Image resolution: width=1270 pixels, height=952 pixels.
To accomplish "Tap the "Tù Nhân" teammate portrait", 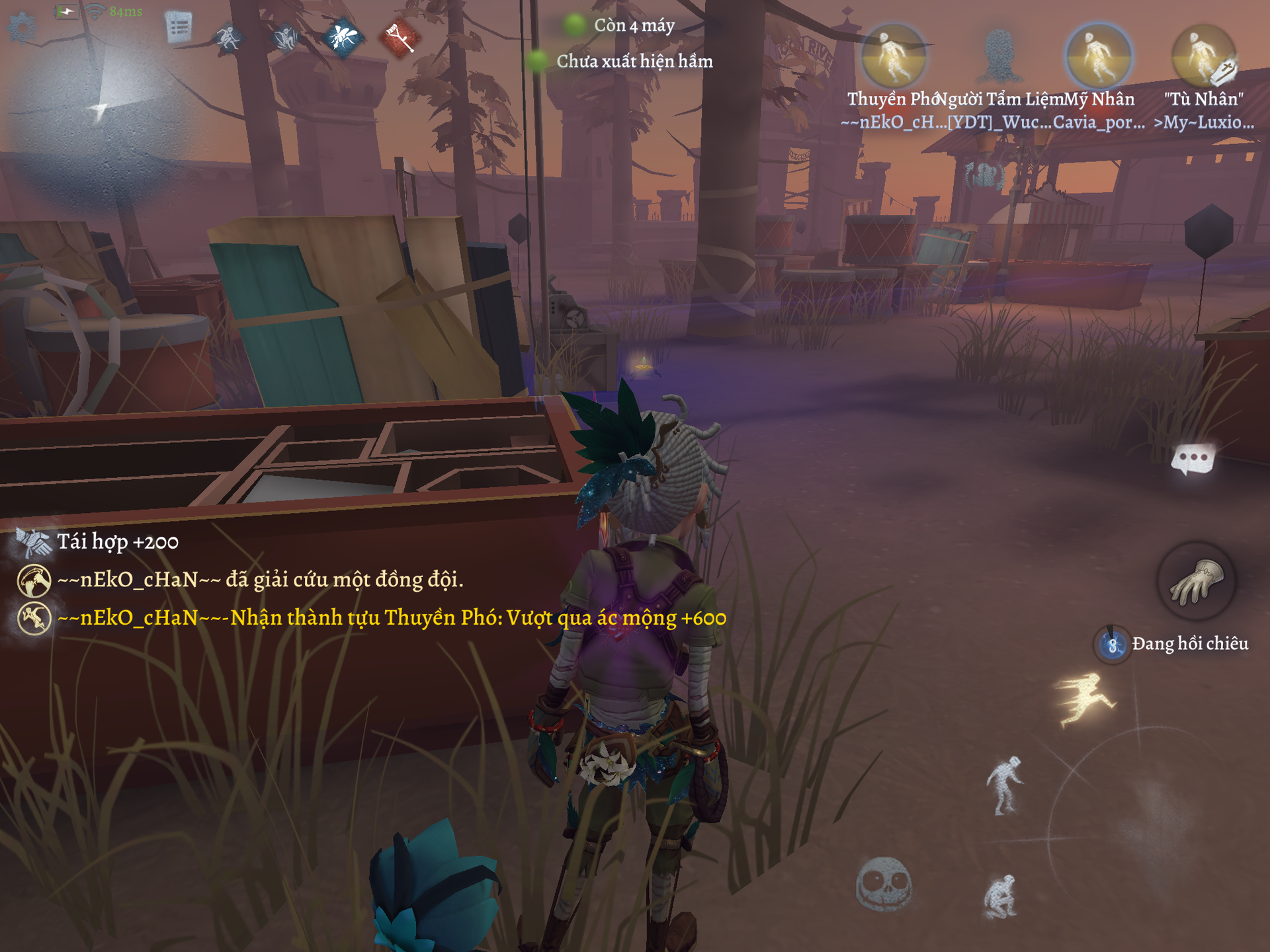I will pos(1203,57).
